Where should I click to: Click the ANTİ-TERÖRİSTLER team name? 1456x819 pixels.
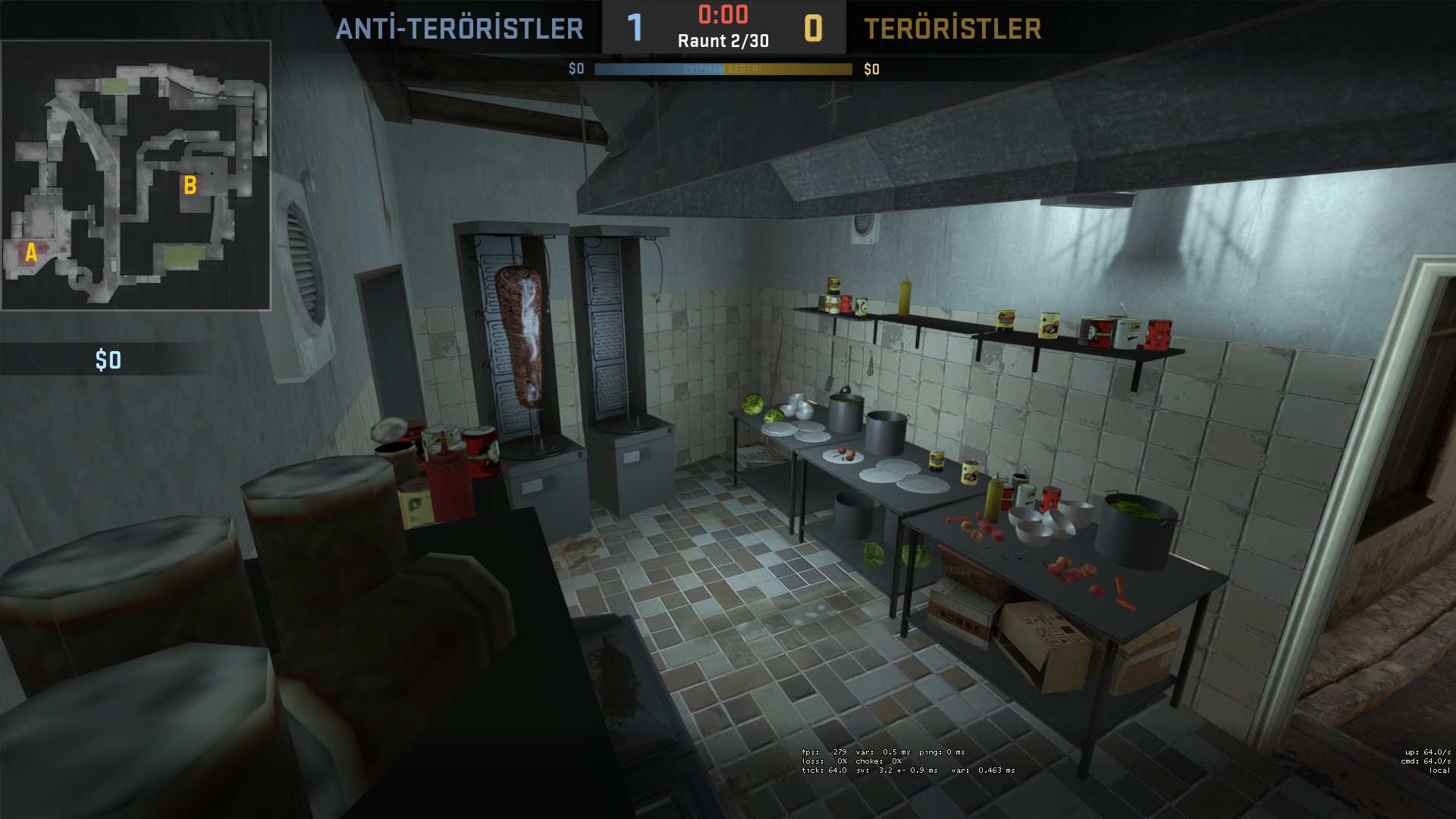[460, 29]
